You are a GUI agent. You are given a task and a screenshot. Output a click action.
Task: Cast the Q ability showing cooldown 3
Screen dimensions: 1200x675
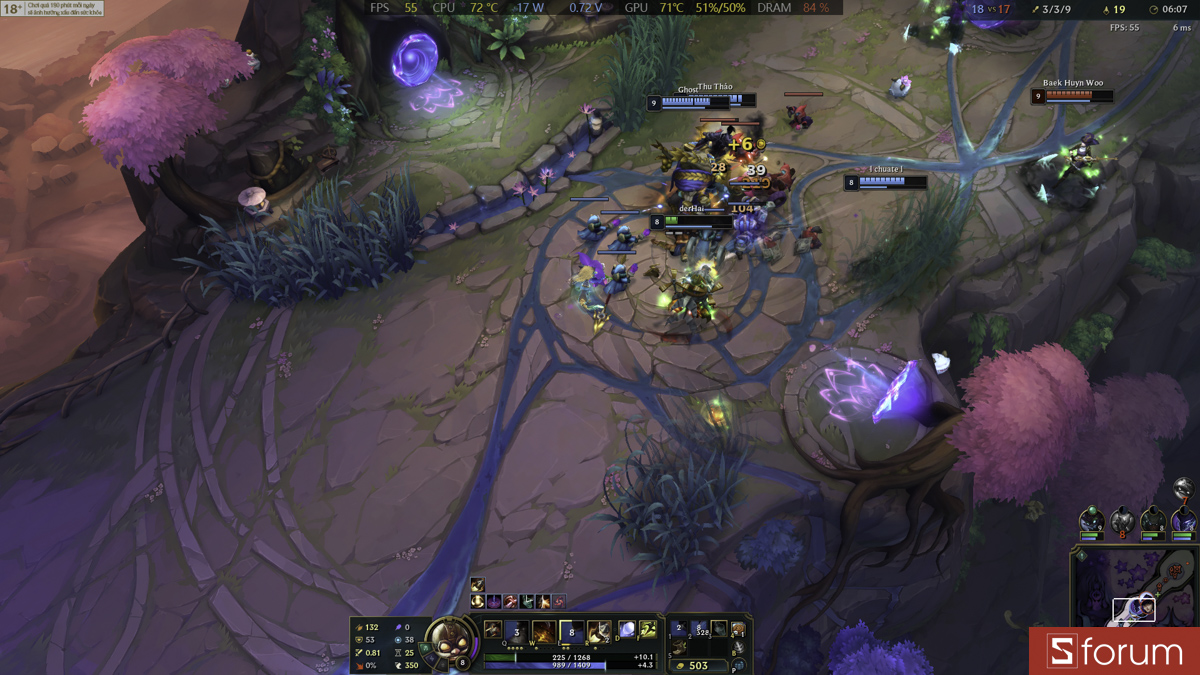click(516, 632)
